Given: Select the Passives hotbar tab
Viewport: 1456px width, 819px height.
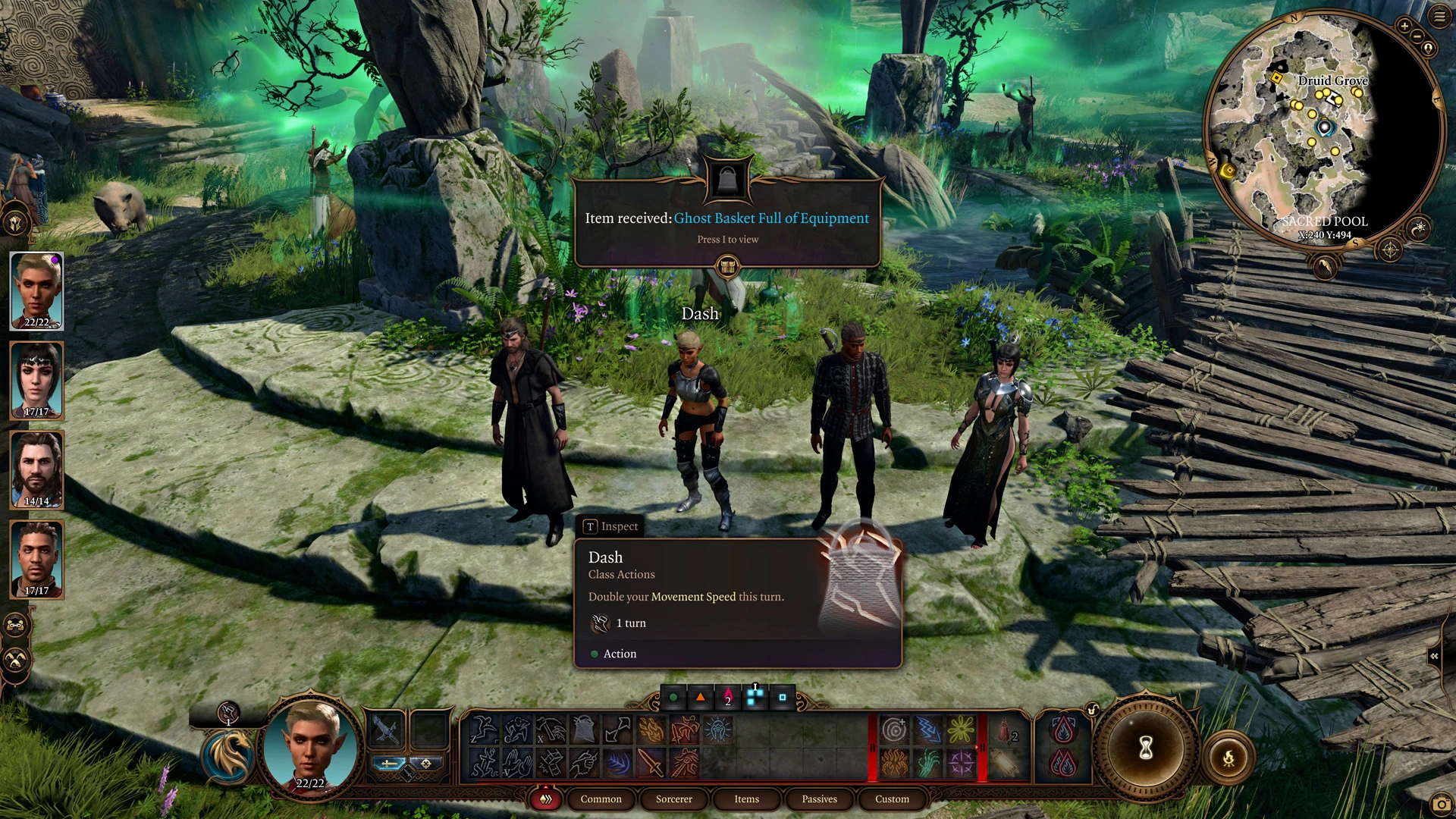Looking at the screenshot, I should pos(819,799).
